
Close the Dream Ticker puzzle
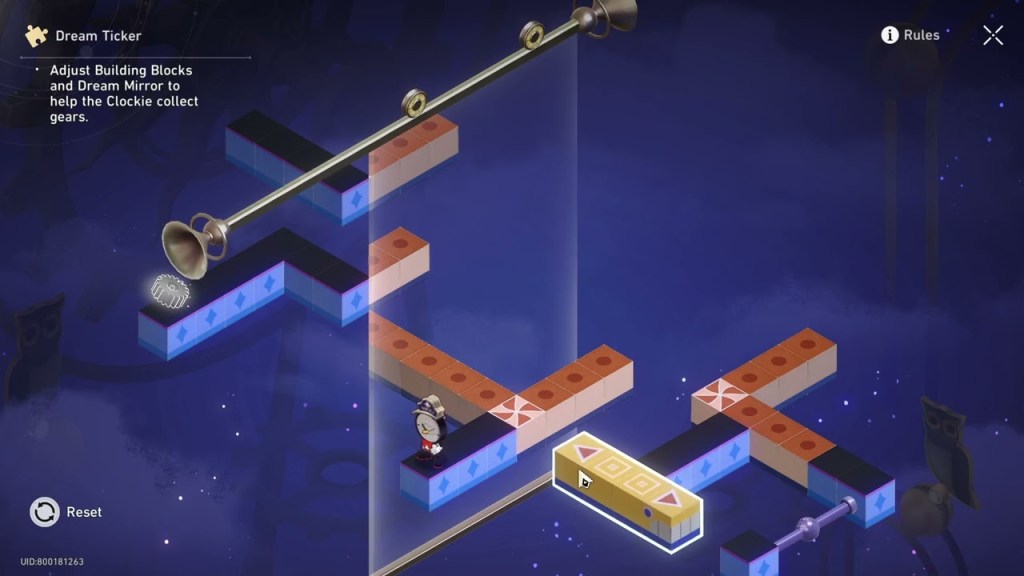(x=992, y=36)
